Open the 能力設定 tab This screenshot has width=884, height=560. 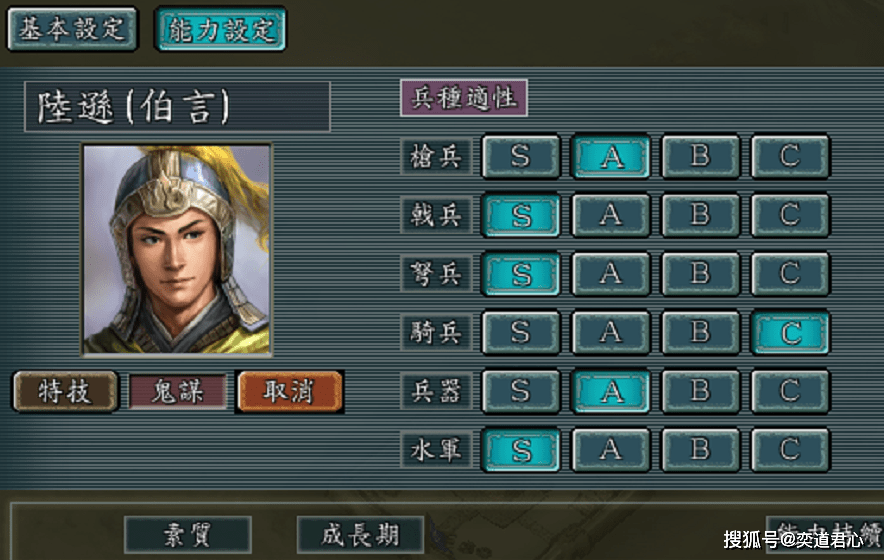(220, 28)
